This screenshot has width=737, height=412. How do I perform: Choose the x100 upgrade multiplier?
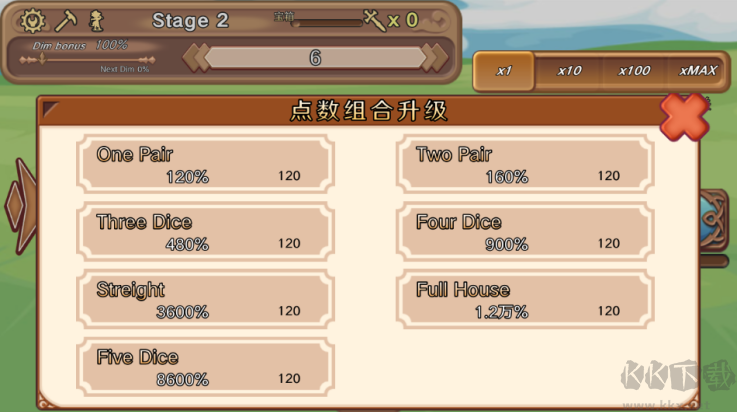(634, 71)
